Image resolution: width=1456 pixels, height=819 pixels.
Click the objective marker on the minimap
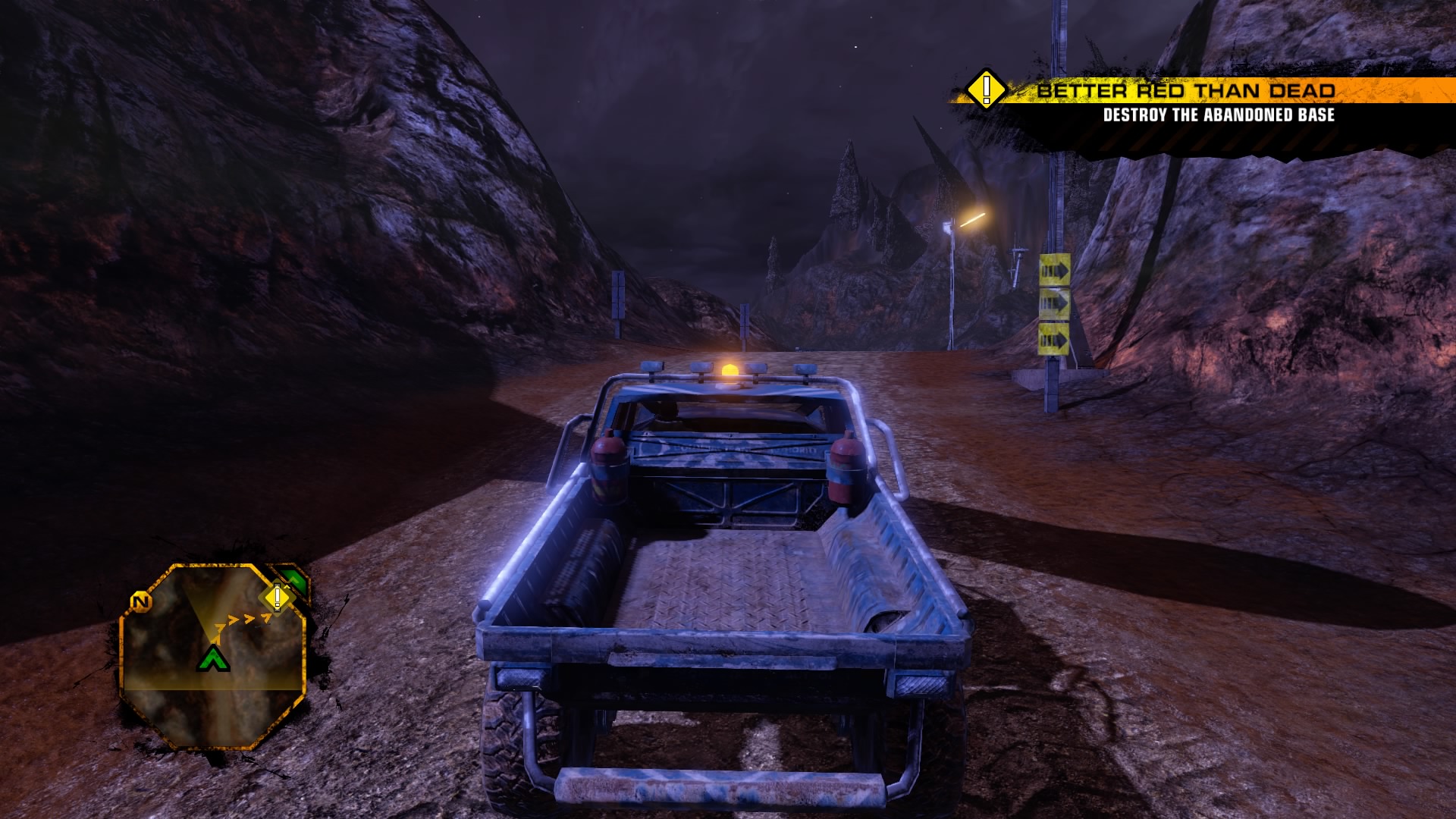[x=278, y=598]
